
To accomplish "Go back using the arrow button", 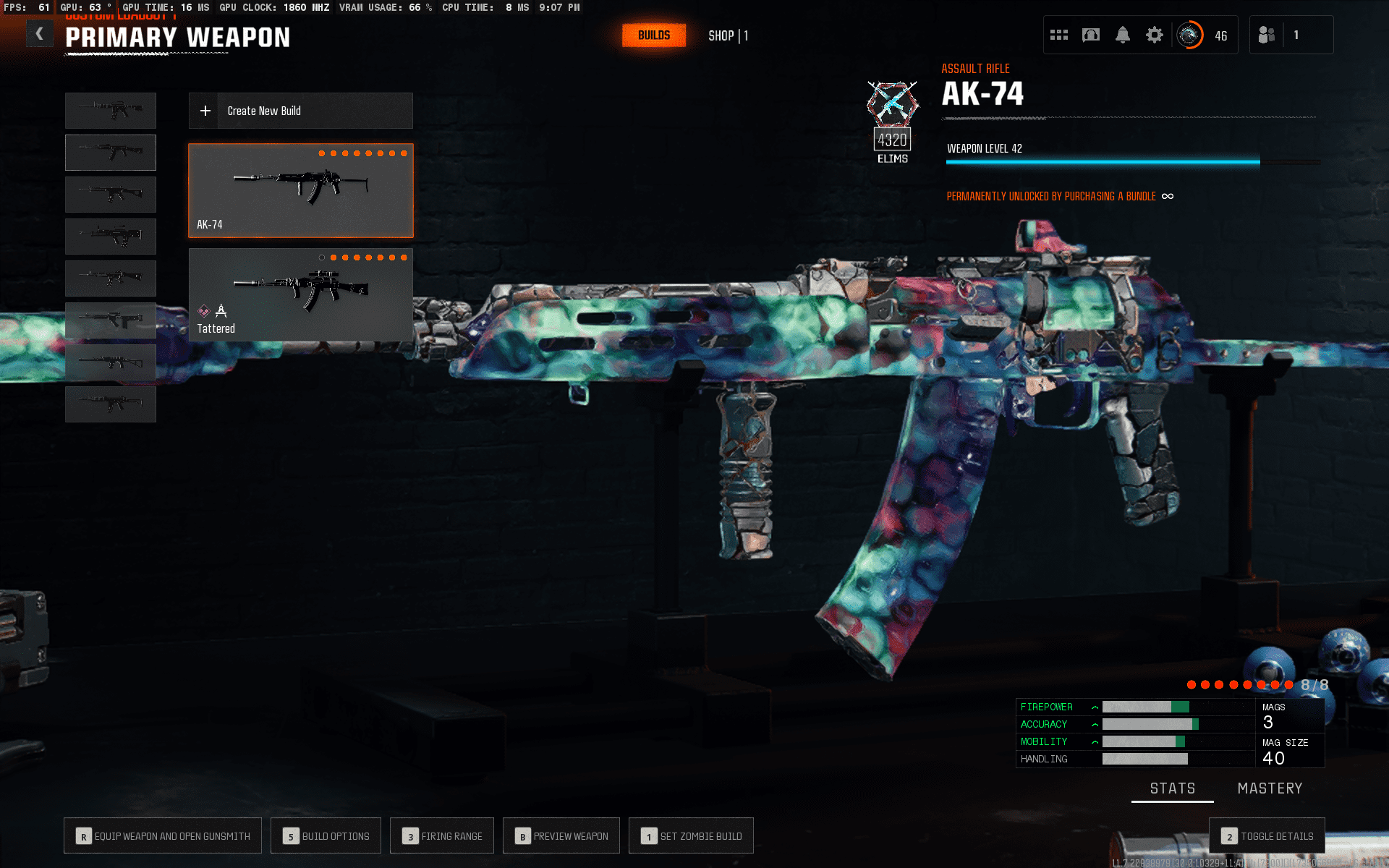I will click(x=40, y=34).
